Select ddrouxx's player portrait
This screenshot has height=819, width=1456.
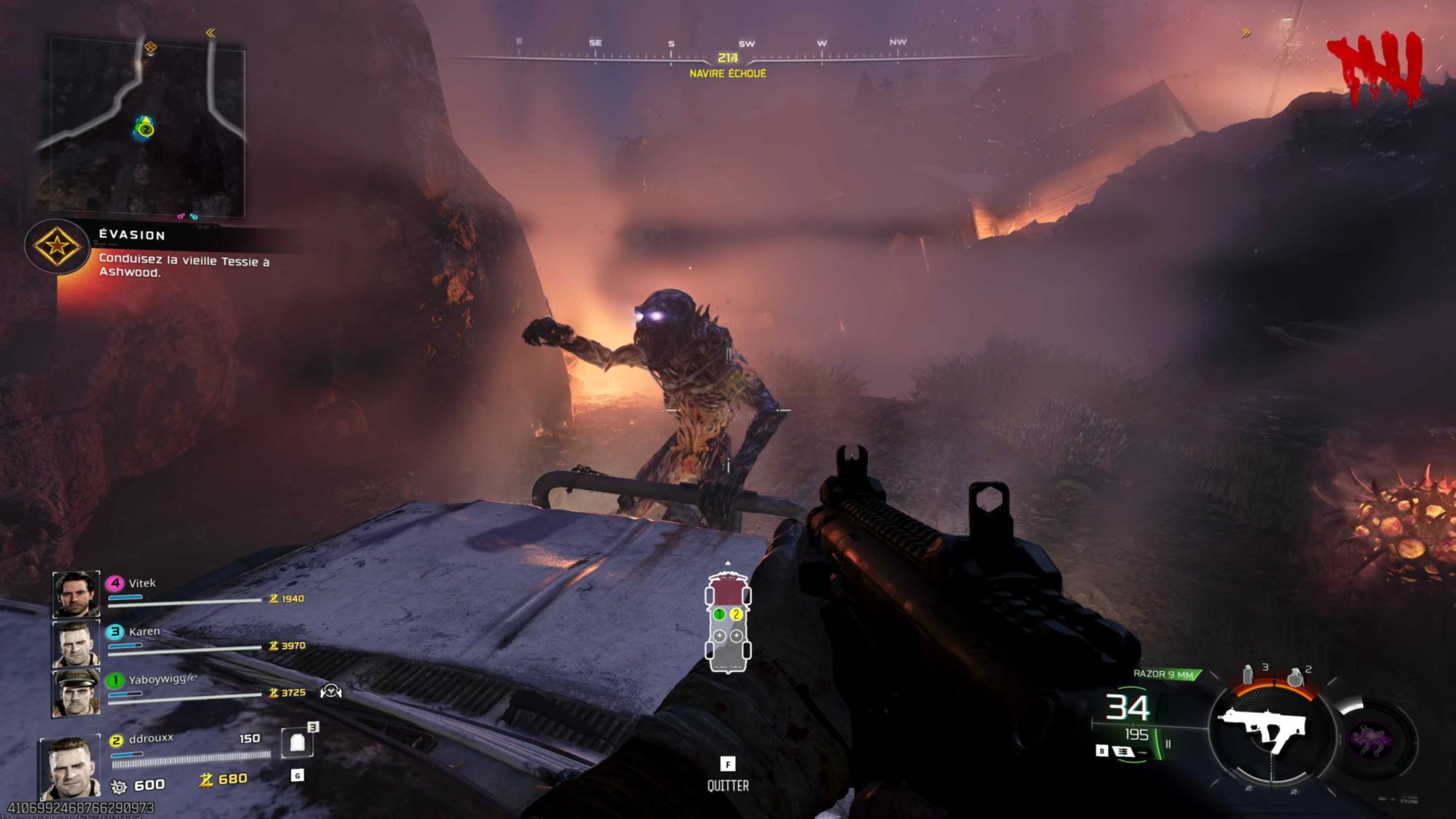[x=70, y=768]
